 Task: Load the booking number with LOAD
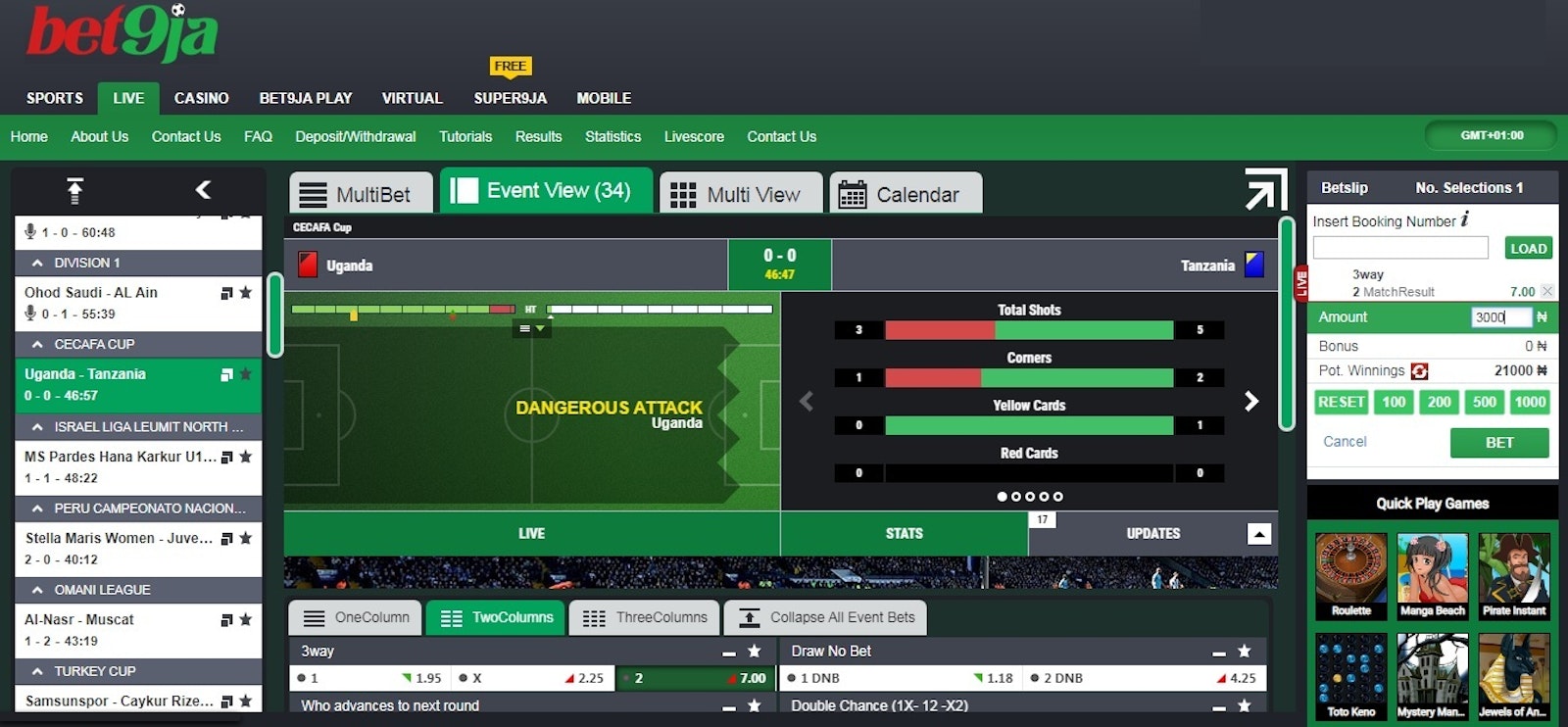(1528, 249)
